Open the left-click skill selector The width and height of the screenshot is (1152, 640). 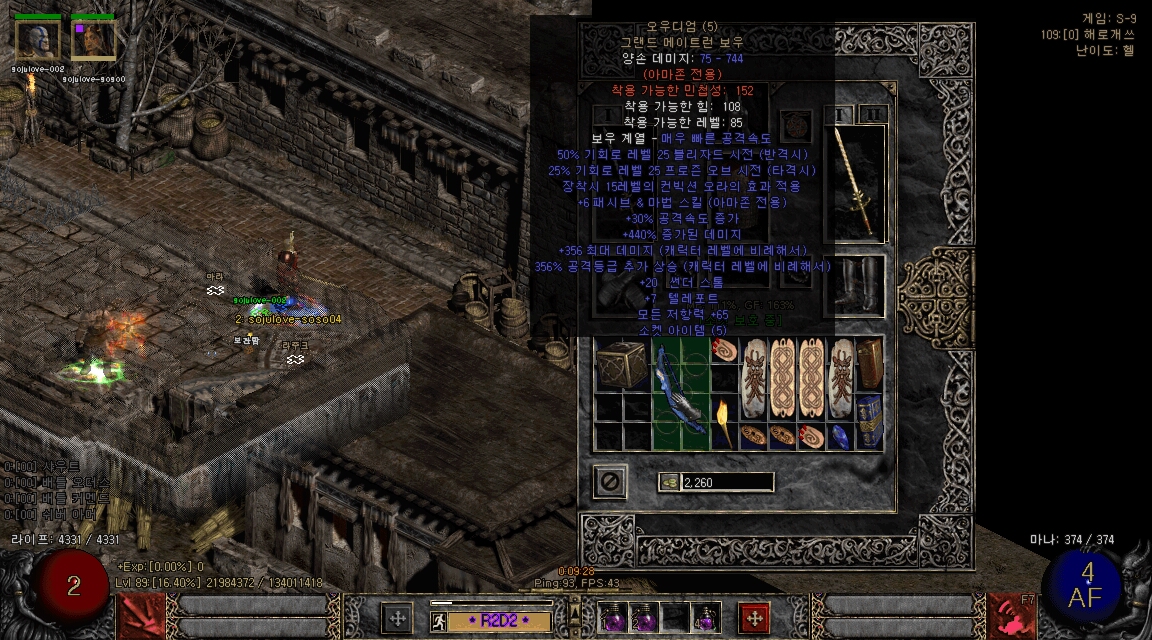[141, 615]
